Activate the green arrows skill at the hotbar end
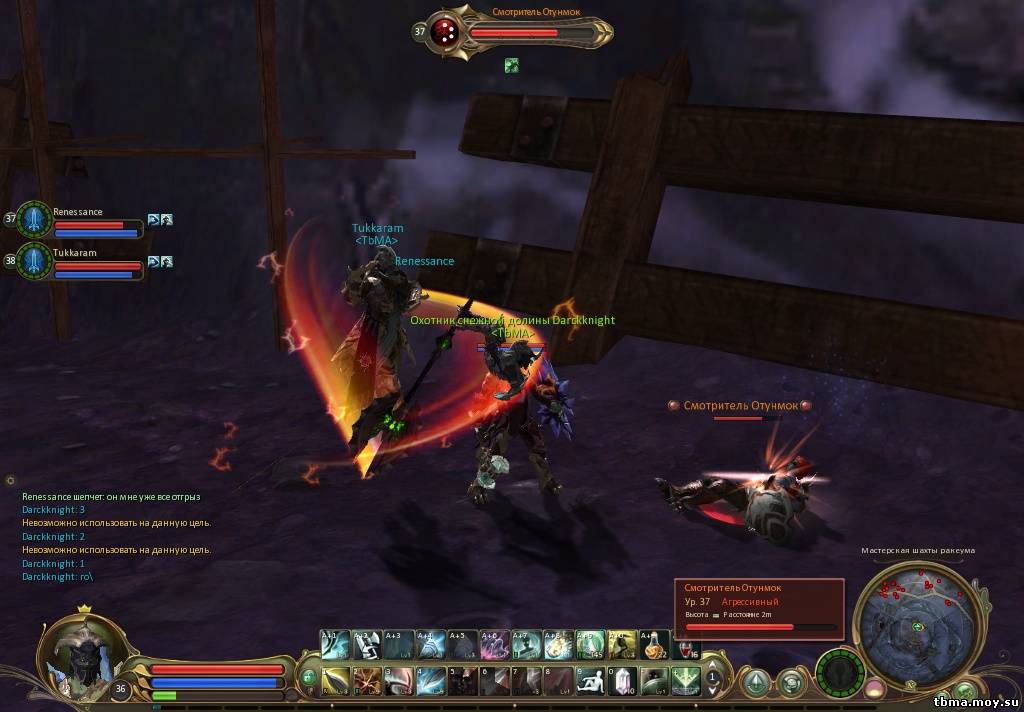Screen dimensions: 1024x712 [x=685, y=680]
